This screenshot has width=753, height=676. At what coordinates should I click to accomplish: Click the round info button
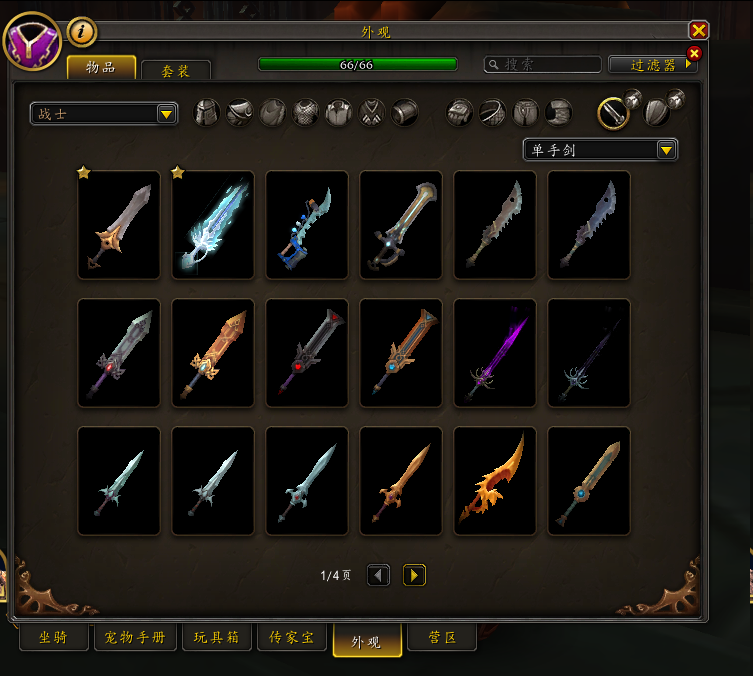click(82, 32)
